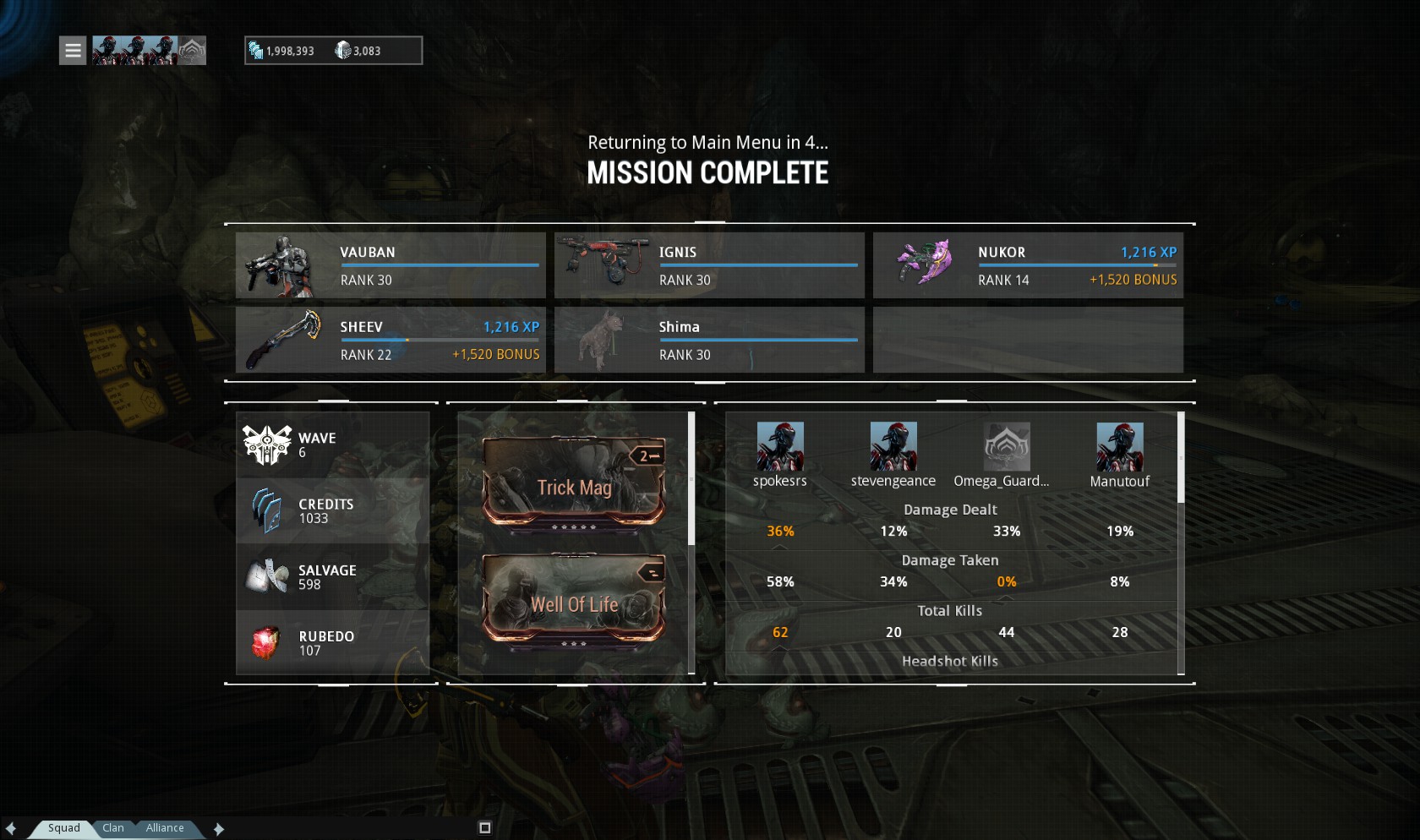Select the Salvage reward row

coord(333,577)
